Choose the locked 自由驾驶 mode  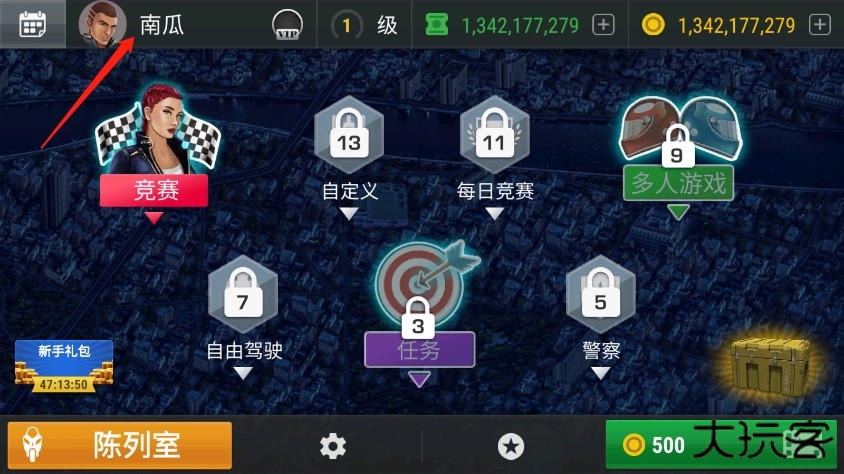pyautogui.click(x=243, y=300)
